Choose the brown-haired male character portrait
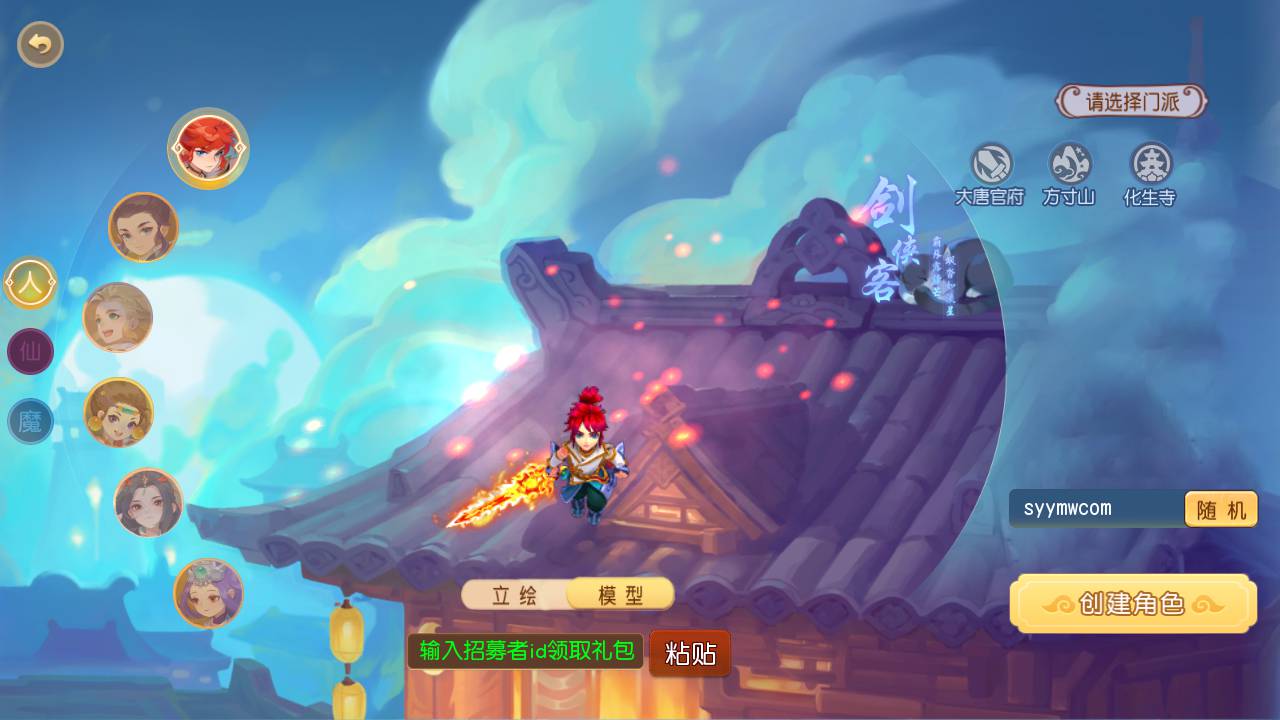The width and height of the screenshot is (1280, 720). pos(143,227)
